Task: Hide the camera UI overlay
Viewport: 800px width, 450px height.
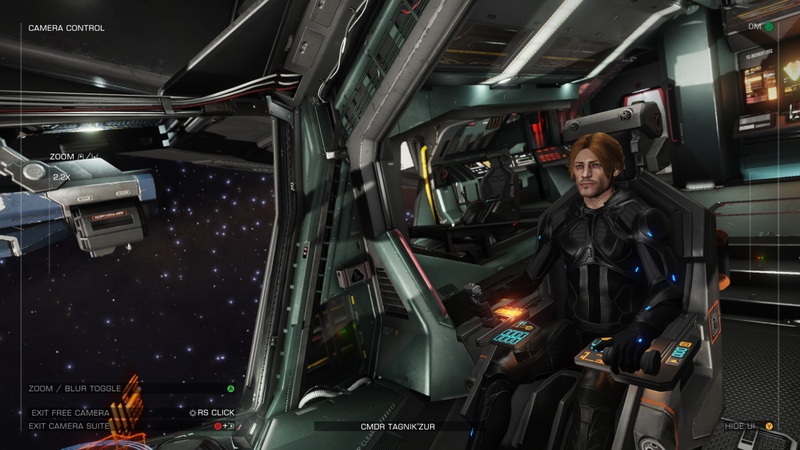Action: 741,426
